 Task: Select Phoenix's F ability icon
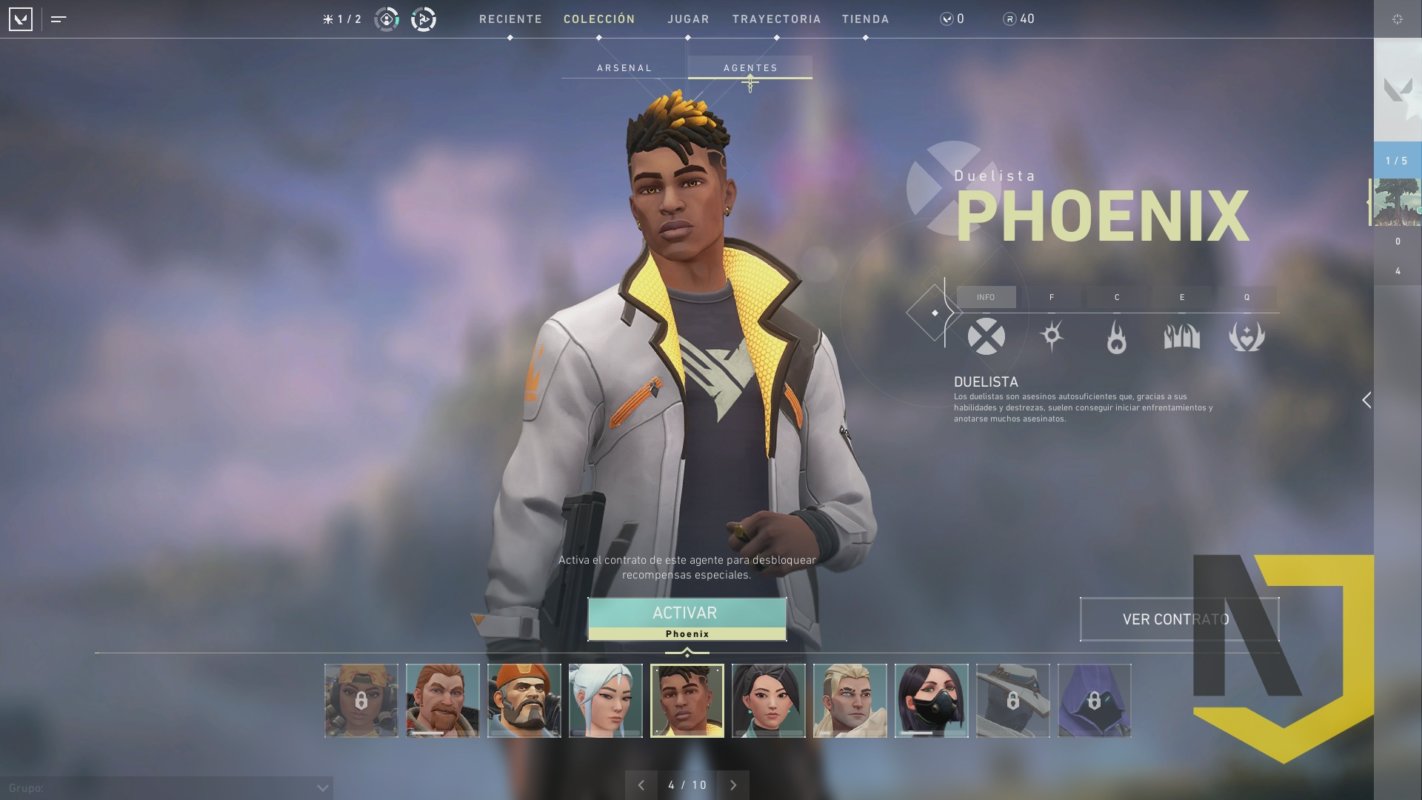pyautogui.click(x=1052, y=336)
